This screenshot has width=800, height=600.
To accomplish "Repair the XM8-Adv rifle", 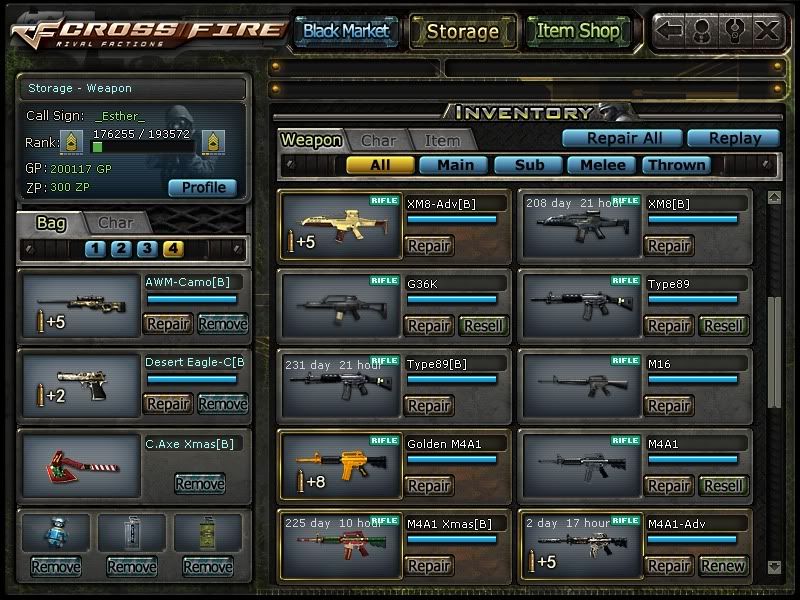I will pos(429,245).
